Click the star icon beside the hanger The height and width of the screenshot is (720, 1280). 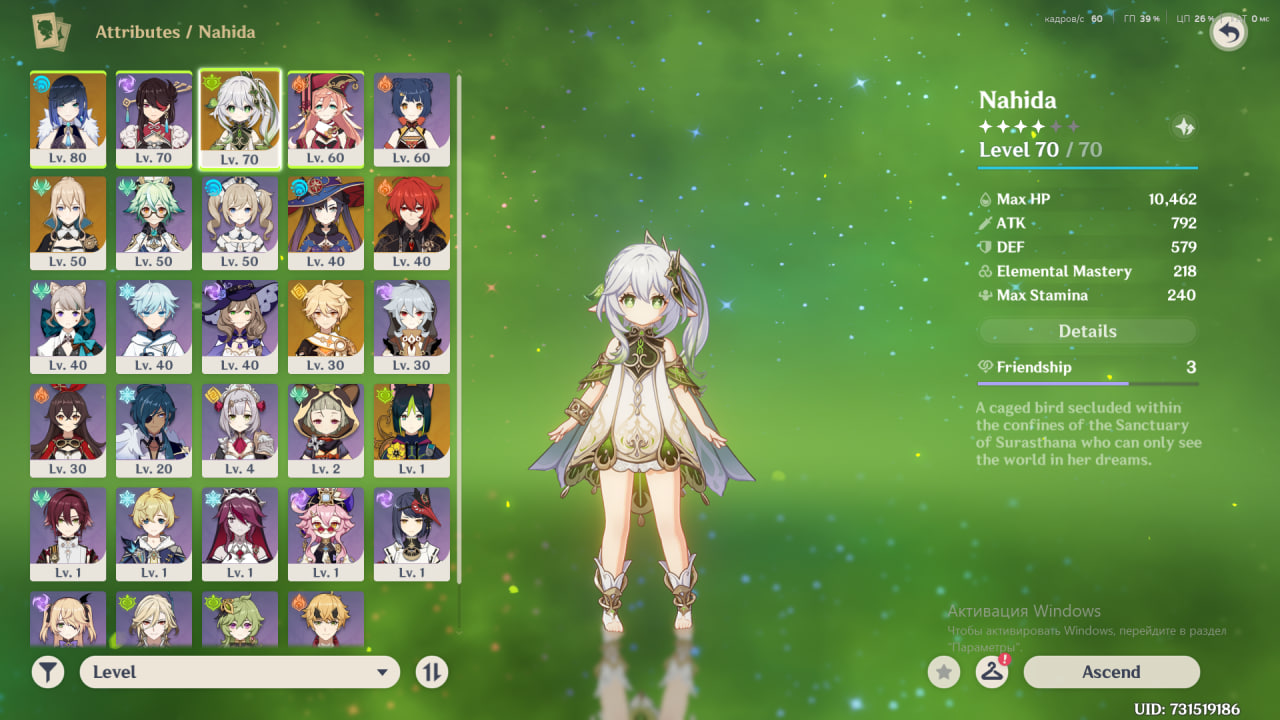coord(944,672)
